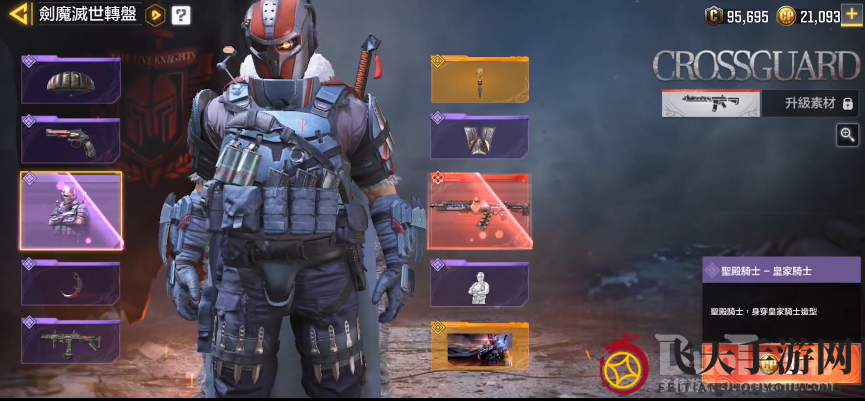The height and width of the screenshot is (401, 865).
Task: Select the submachine gun reward tile
Action: pos(71,340)
